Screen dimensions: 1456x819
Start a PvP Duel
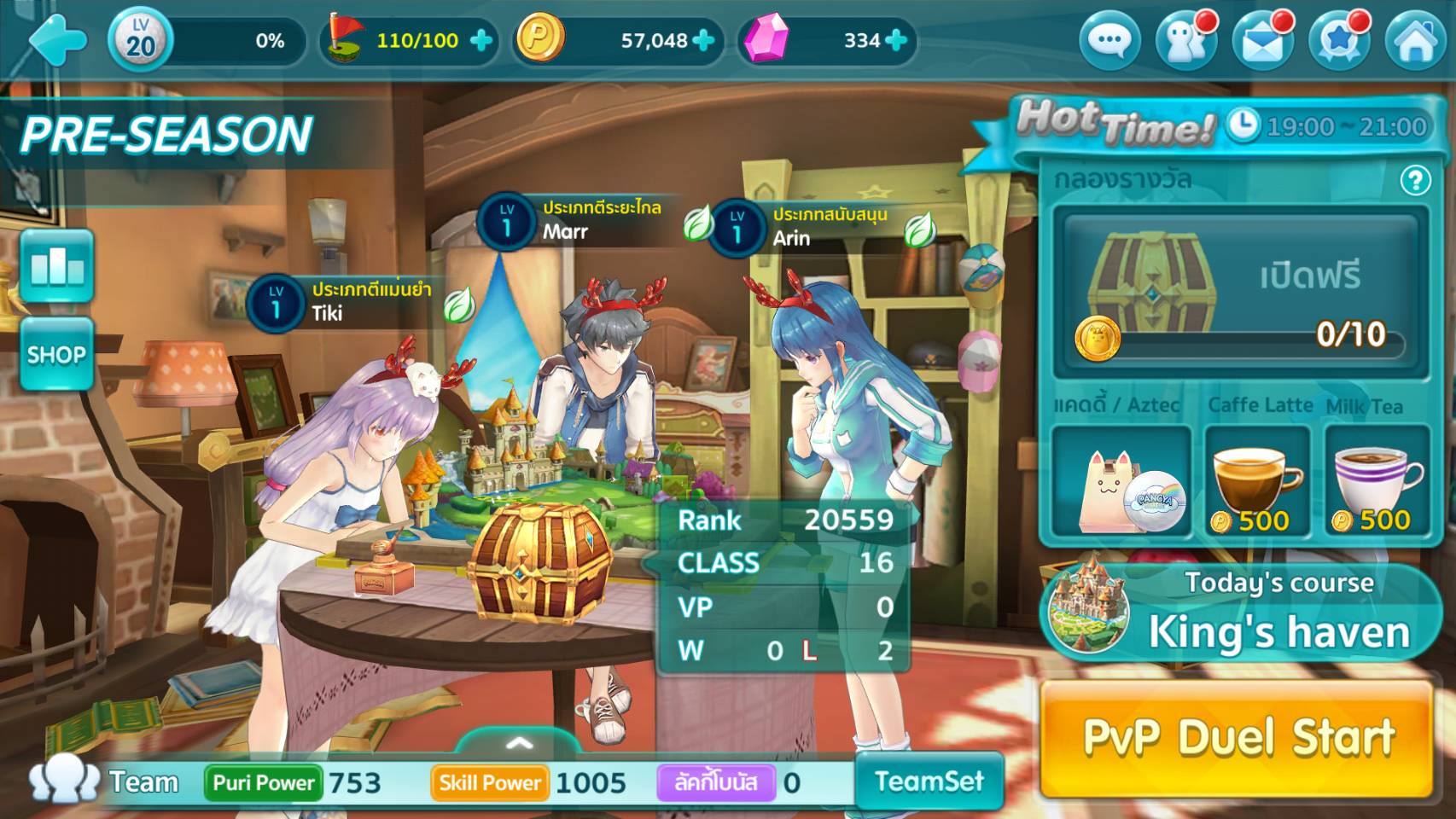point(1238,738)
